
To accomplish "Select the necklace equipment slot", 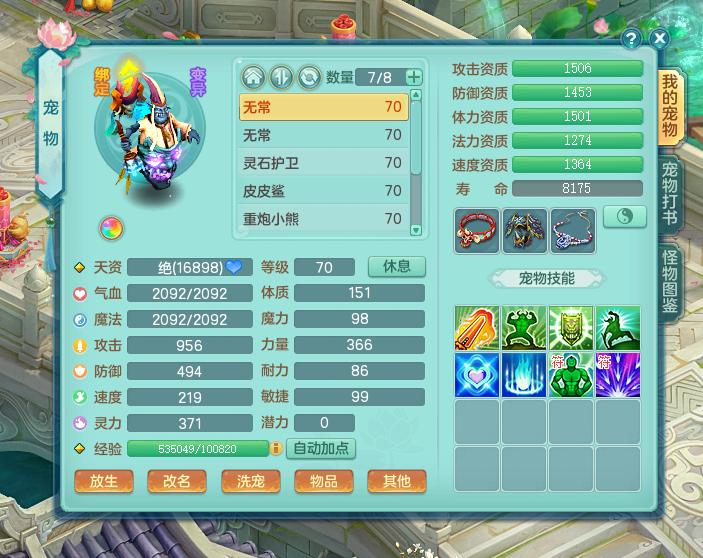I will (572, 230).
